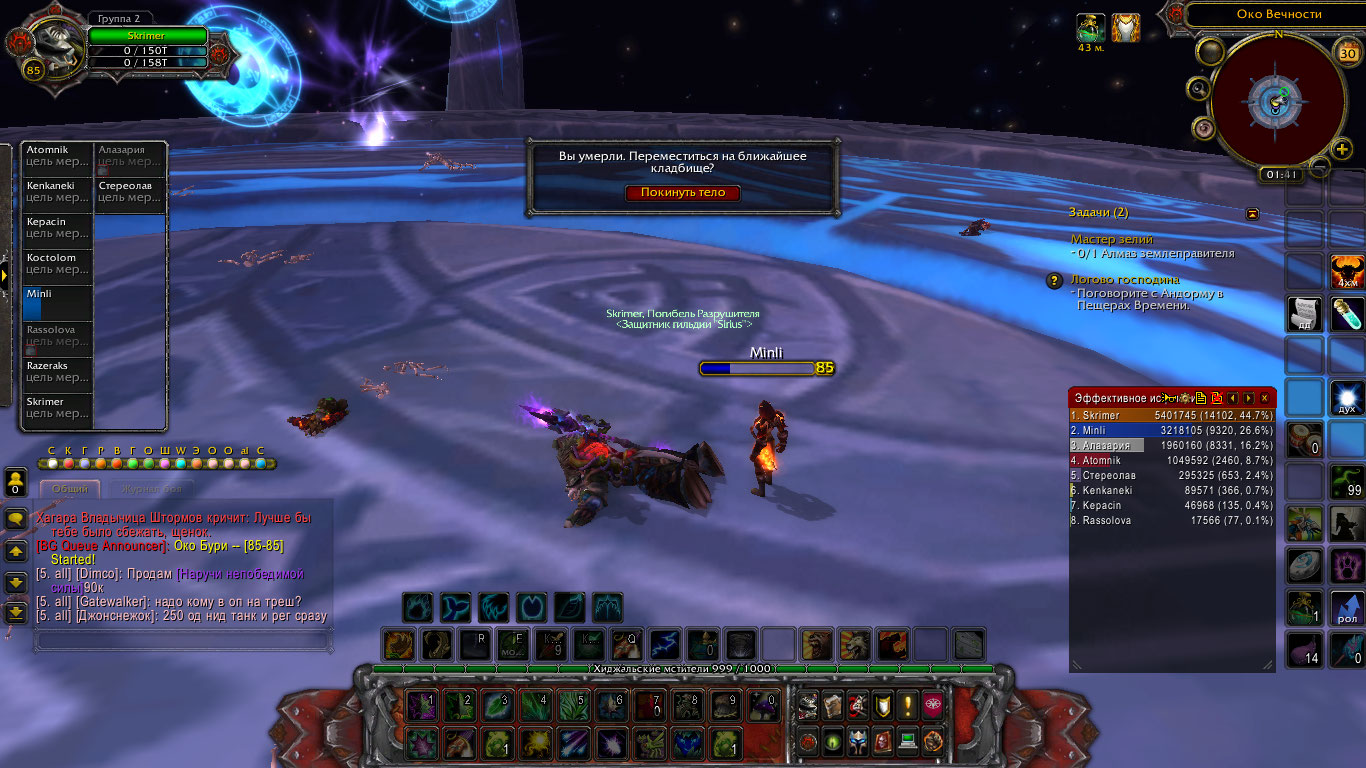Viewport: 1366px width, 768px height.
Task: Close the damage meter window
Action: pyautogui.click(x=1264, y=398)
